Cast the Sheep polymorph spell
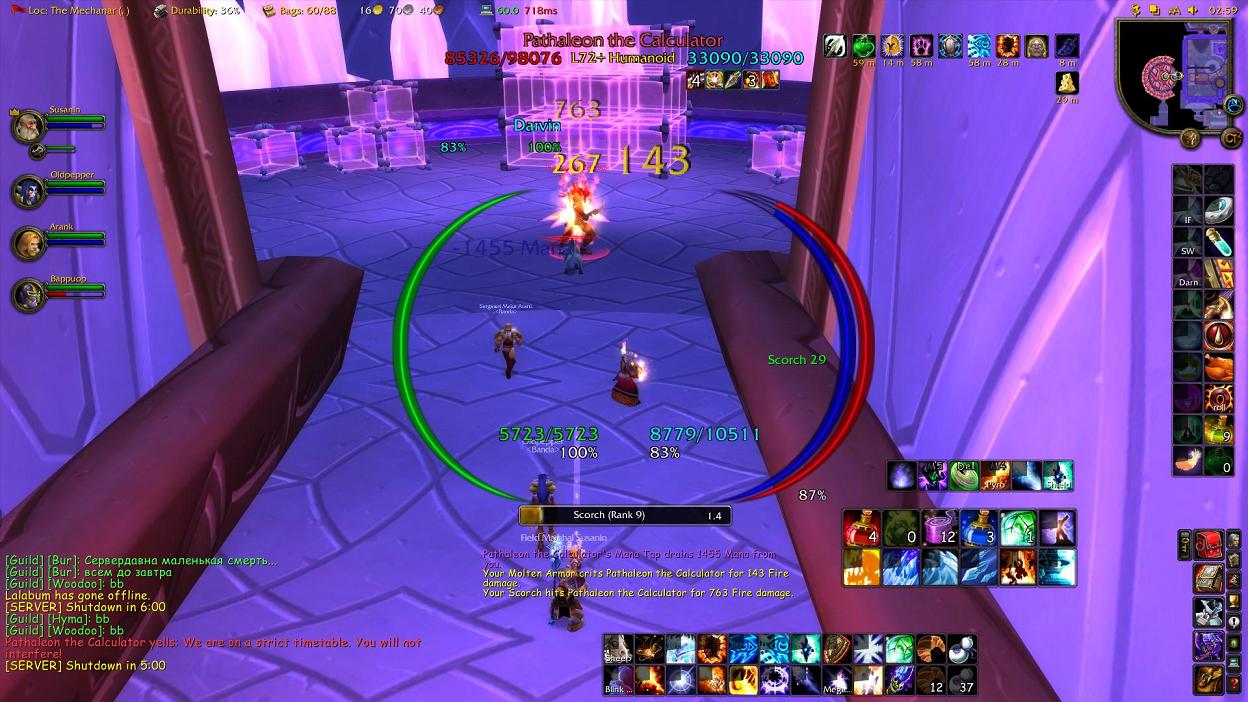Image resolution: width=1248 pixels, height=702 pixels. pyautogui.click(x=617, y=649)
